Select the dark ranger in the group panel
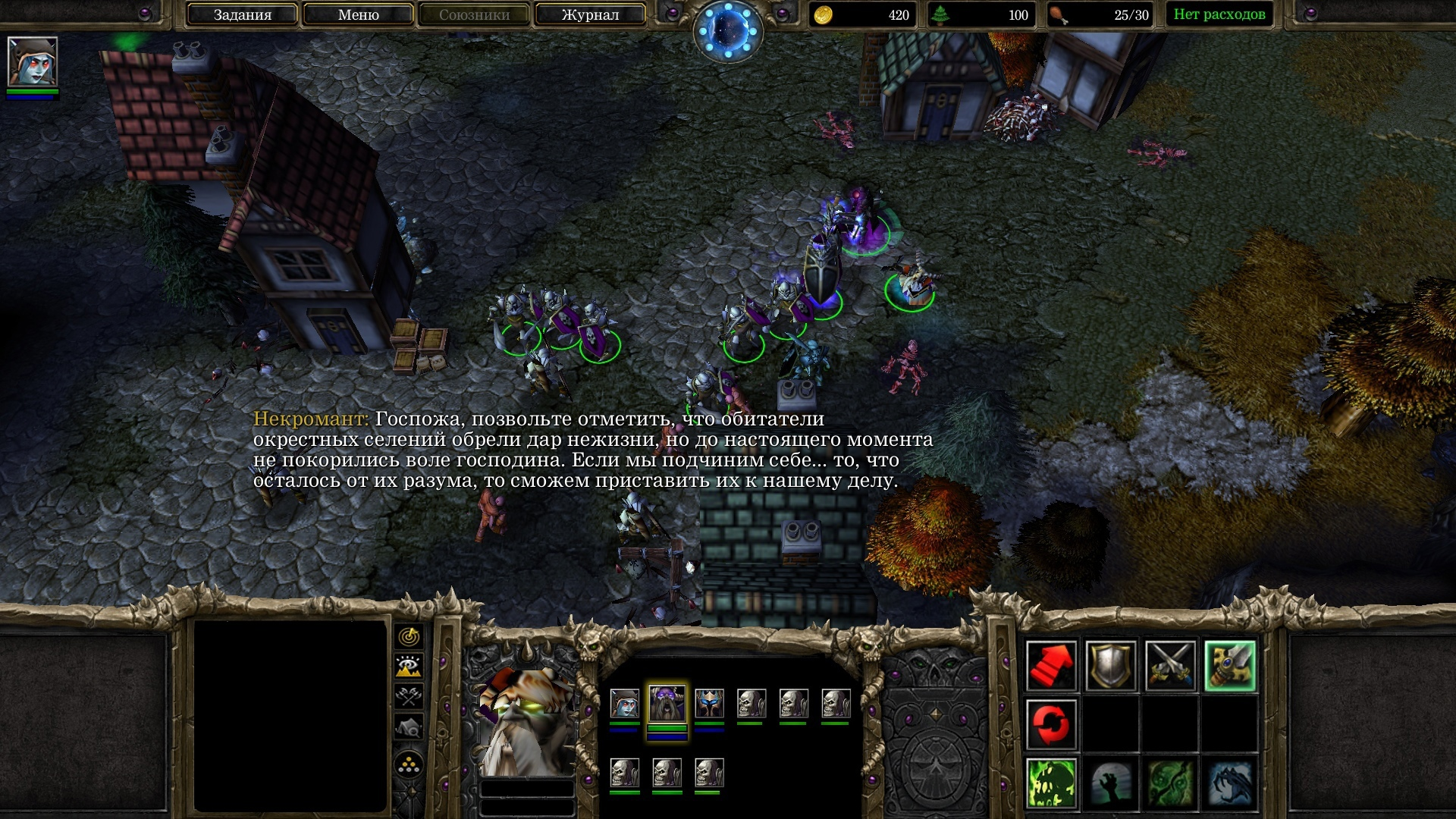 pos(625,704)
